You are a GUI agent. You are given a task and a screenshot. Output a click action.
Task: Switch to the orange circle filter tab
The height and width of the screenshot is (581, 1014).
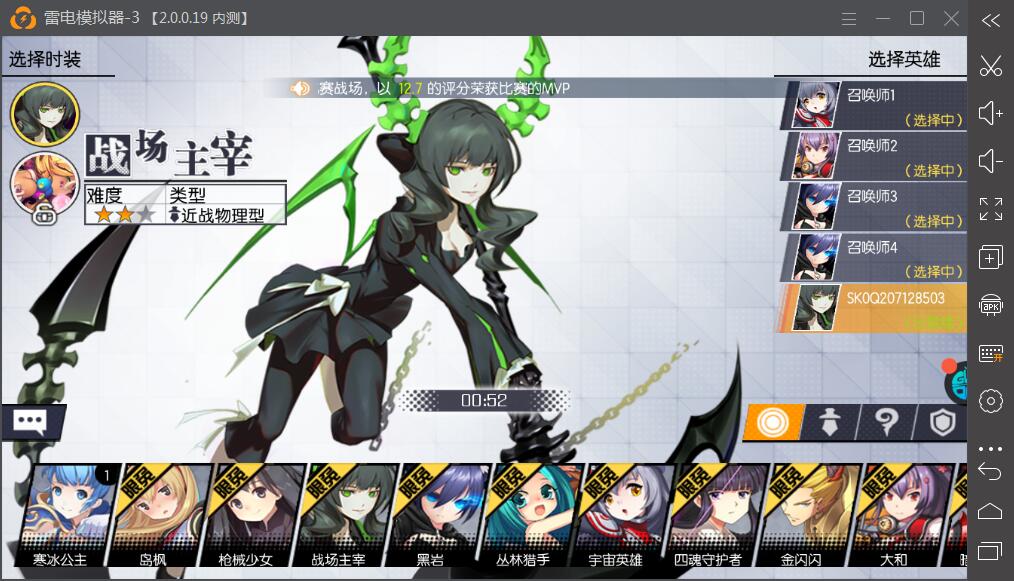coord(771,422)
